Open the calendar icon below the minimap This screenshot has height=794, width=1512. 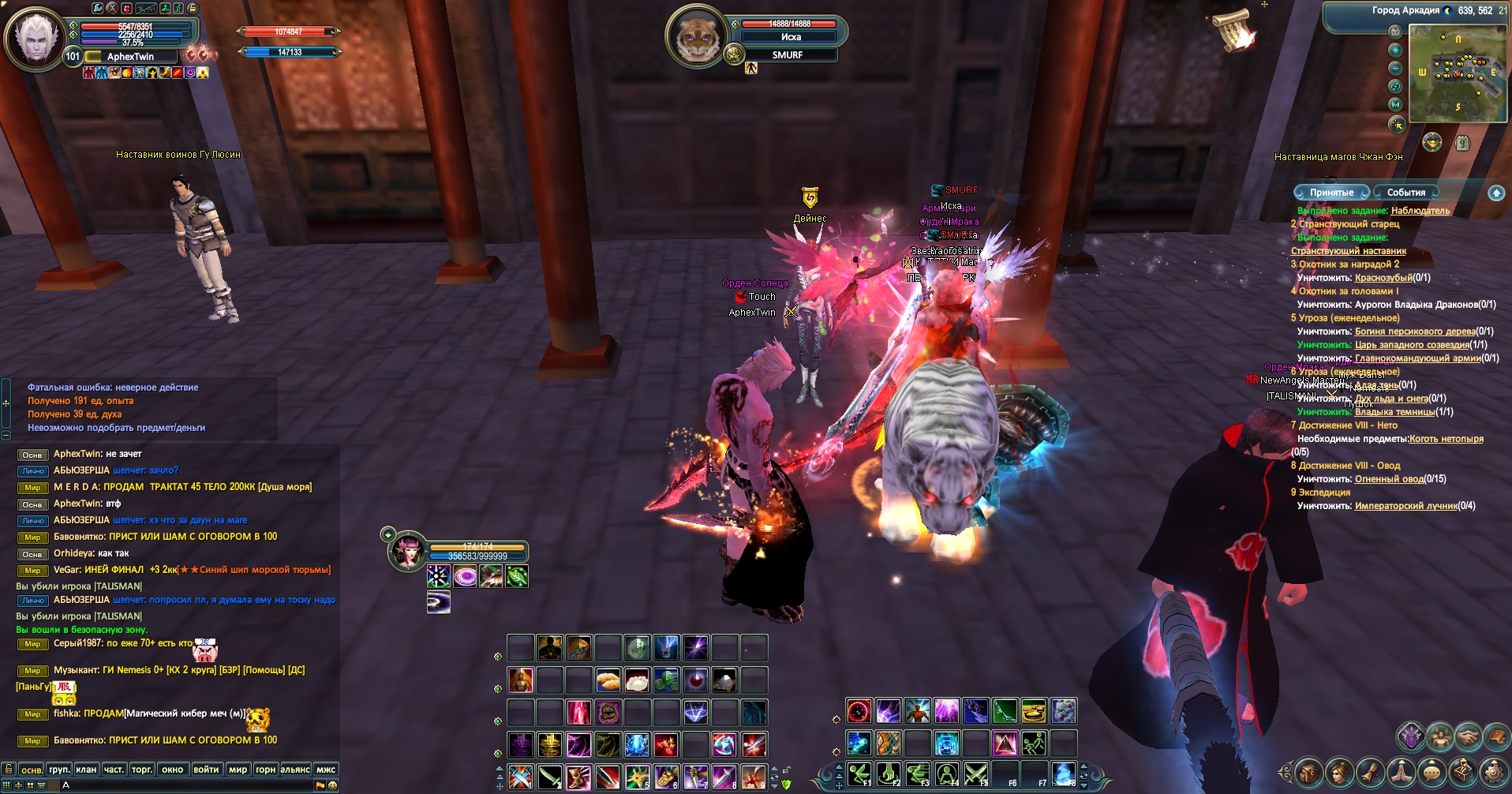pyautogui.click(x=1462, y=143)
